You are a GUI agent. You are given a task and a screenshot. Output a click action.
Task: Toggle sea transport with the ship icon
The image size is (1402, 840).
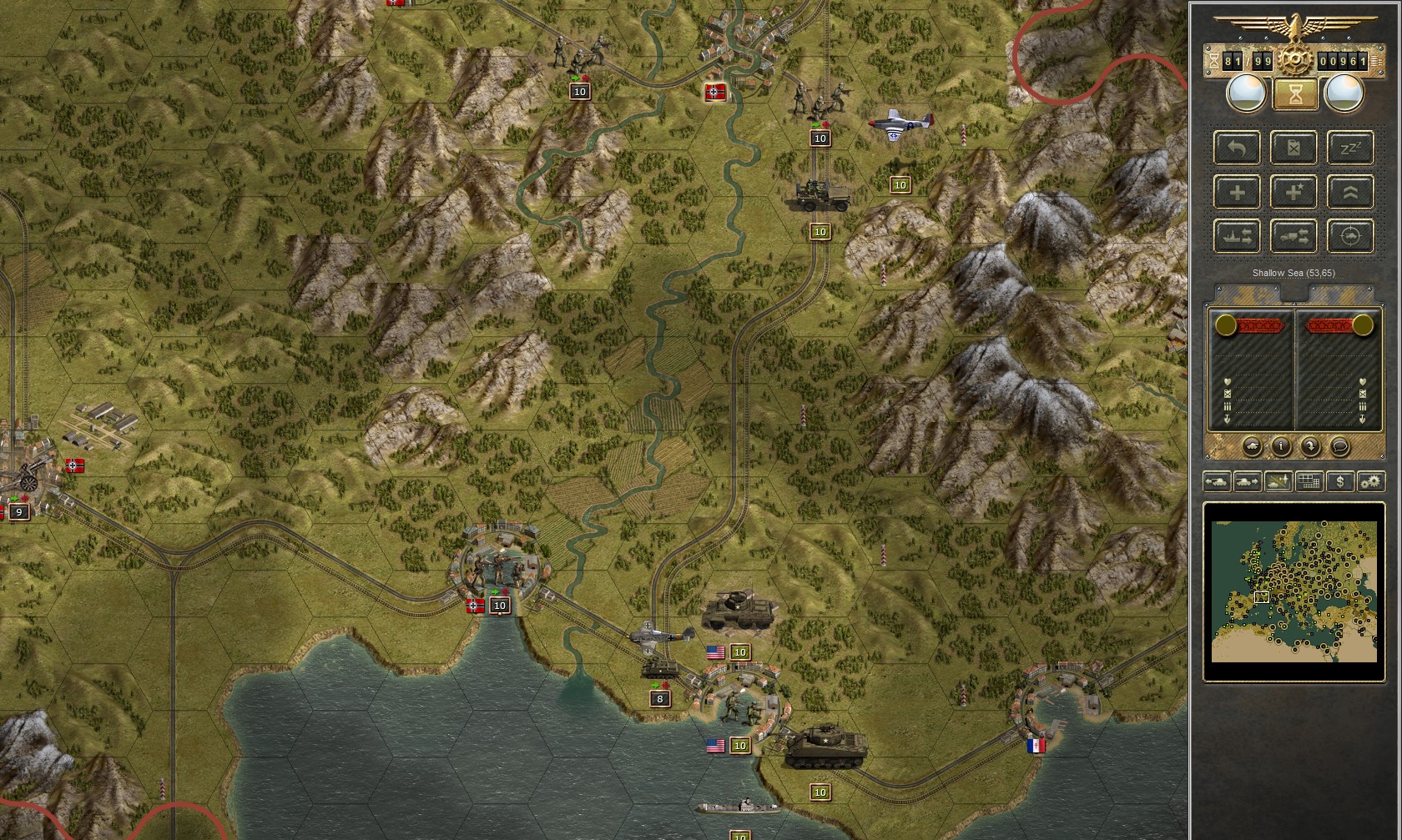pyautogui.click(x=1237, y=236)
